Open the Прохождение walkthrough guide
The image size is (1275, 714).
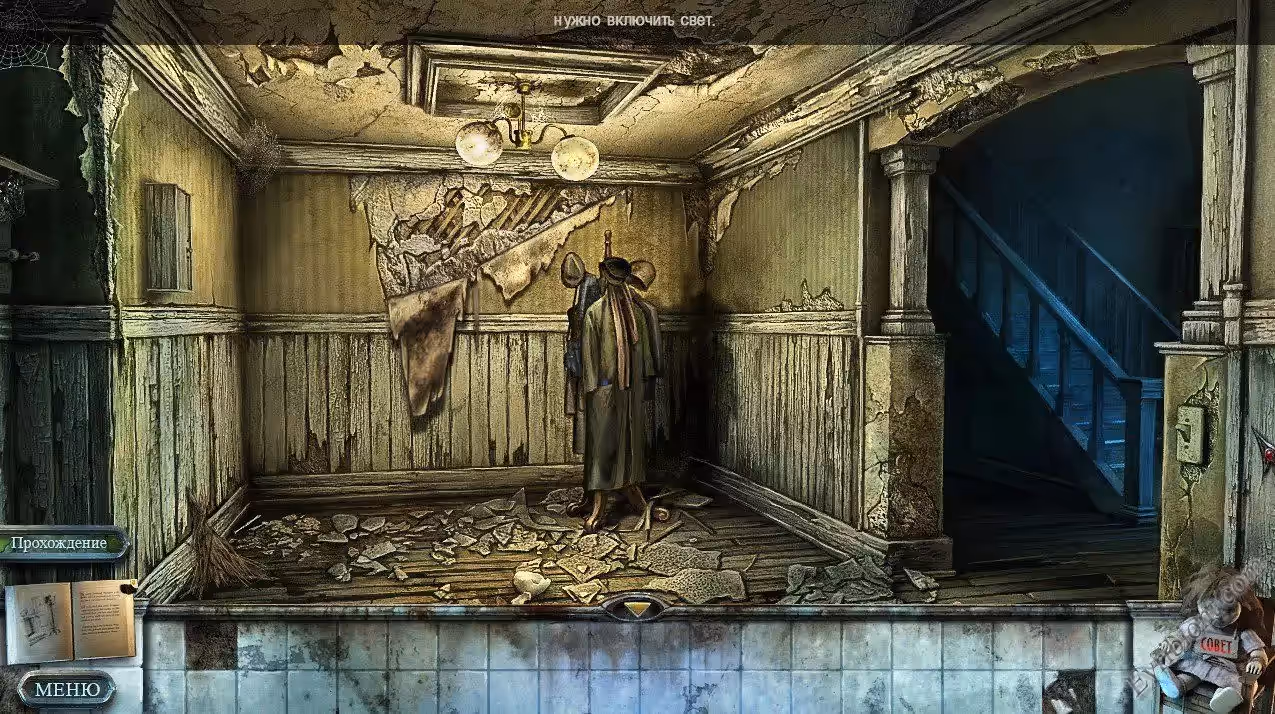(x=60, y=543)
